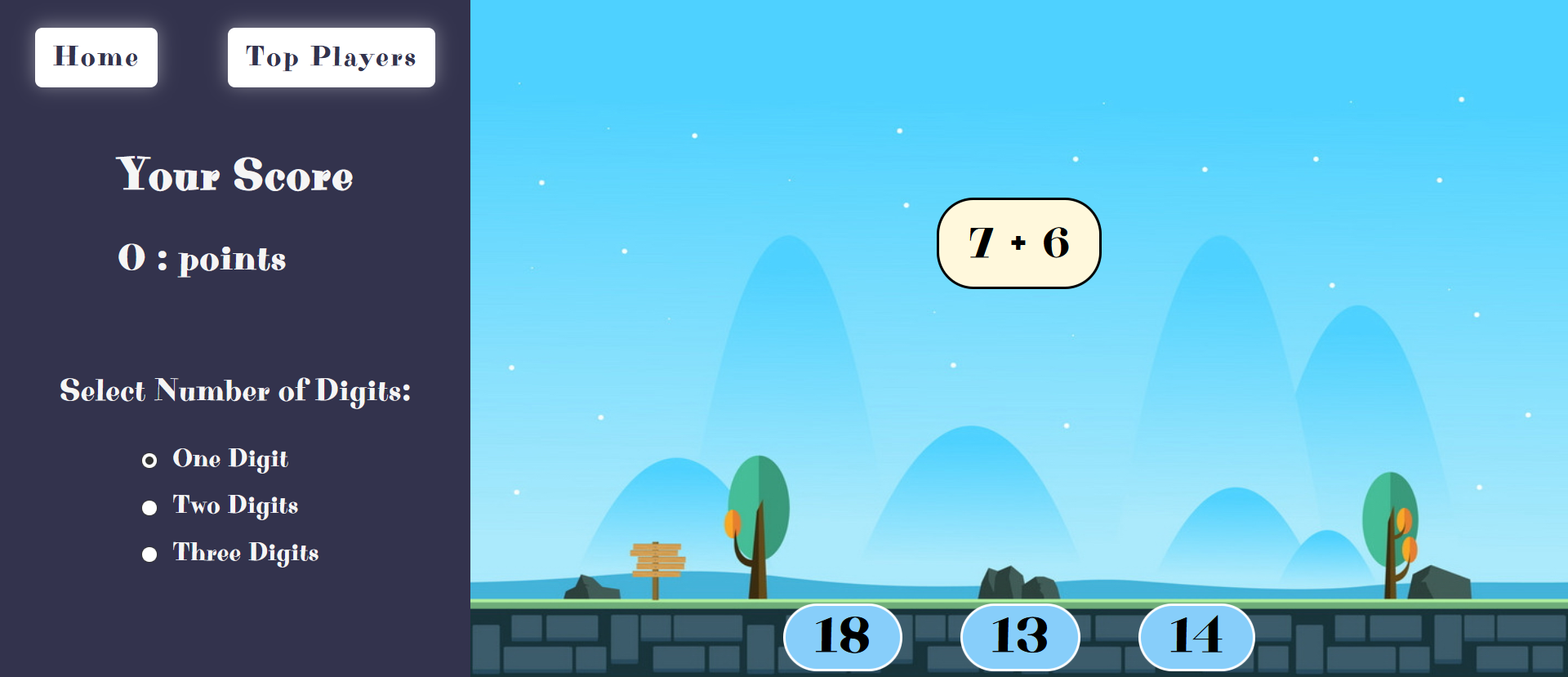Click the sidebar panel background area

(236, 327)
